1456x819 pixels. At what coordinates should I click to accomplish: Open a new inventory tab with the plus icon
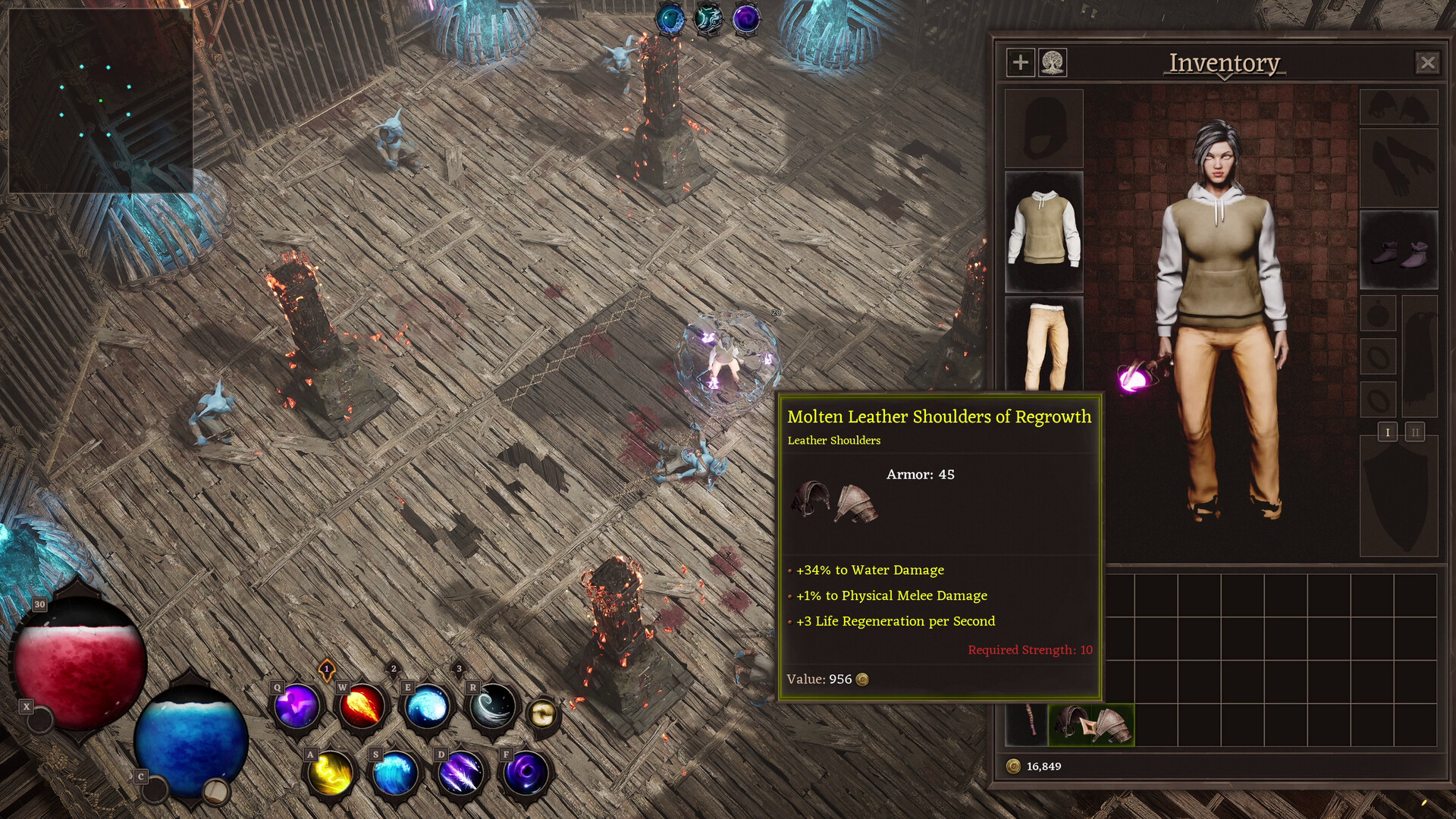coord(1019,63)
